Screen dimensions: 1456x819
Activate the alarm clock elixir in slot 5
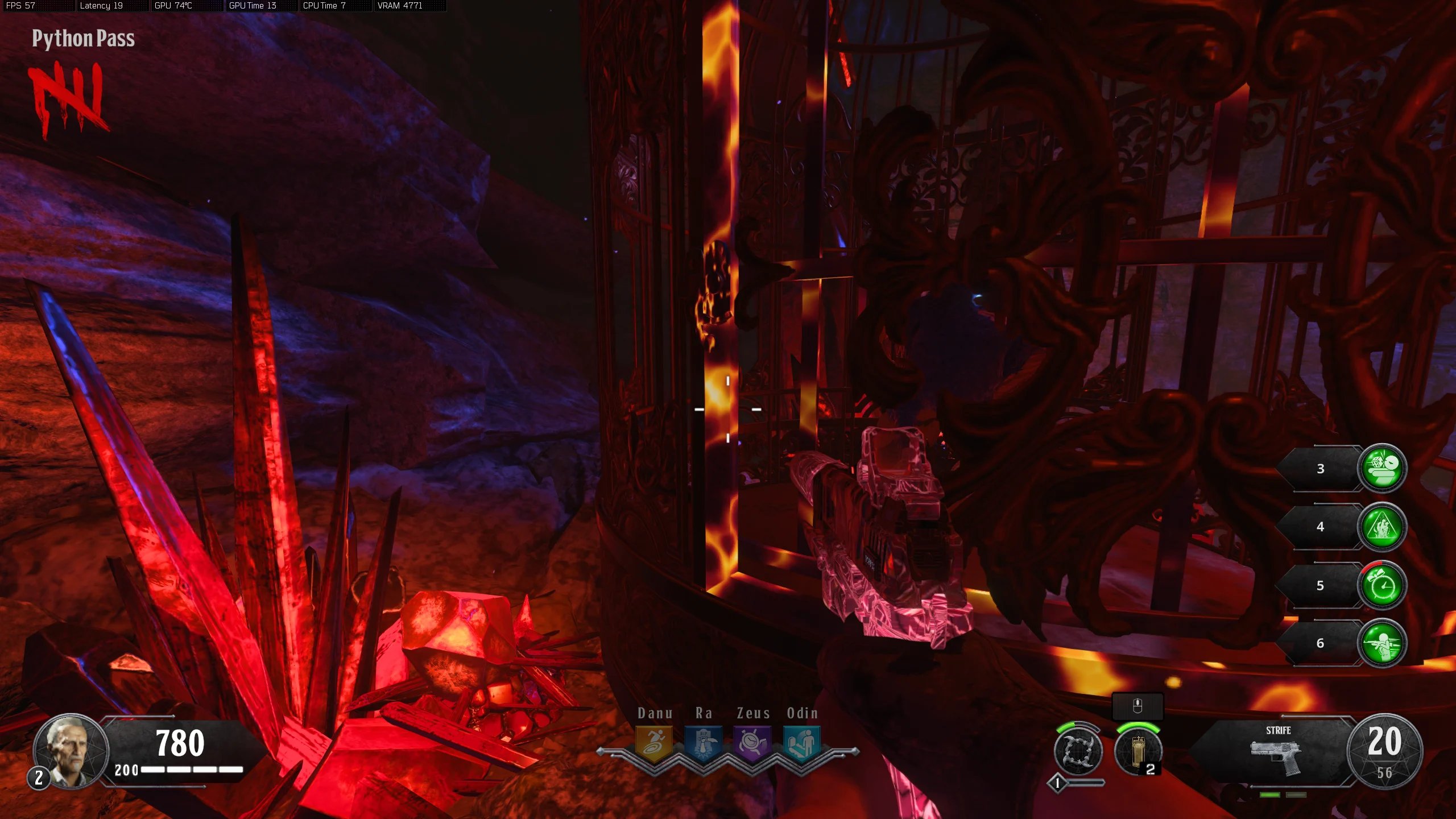[x=1382, y=585]
